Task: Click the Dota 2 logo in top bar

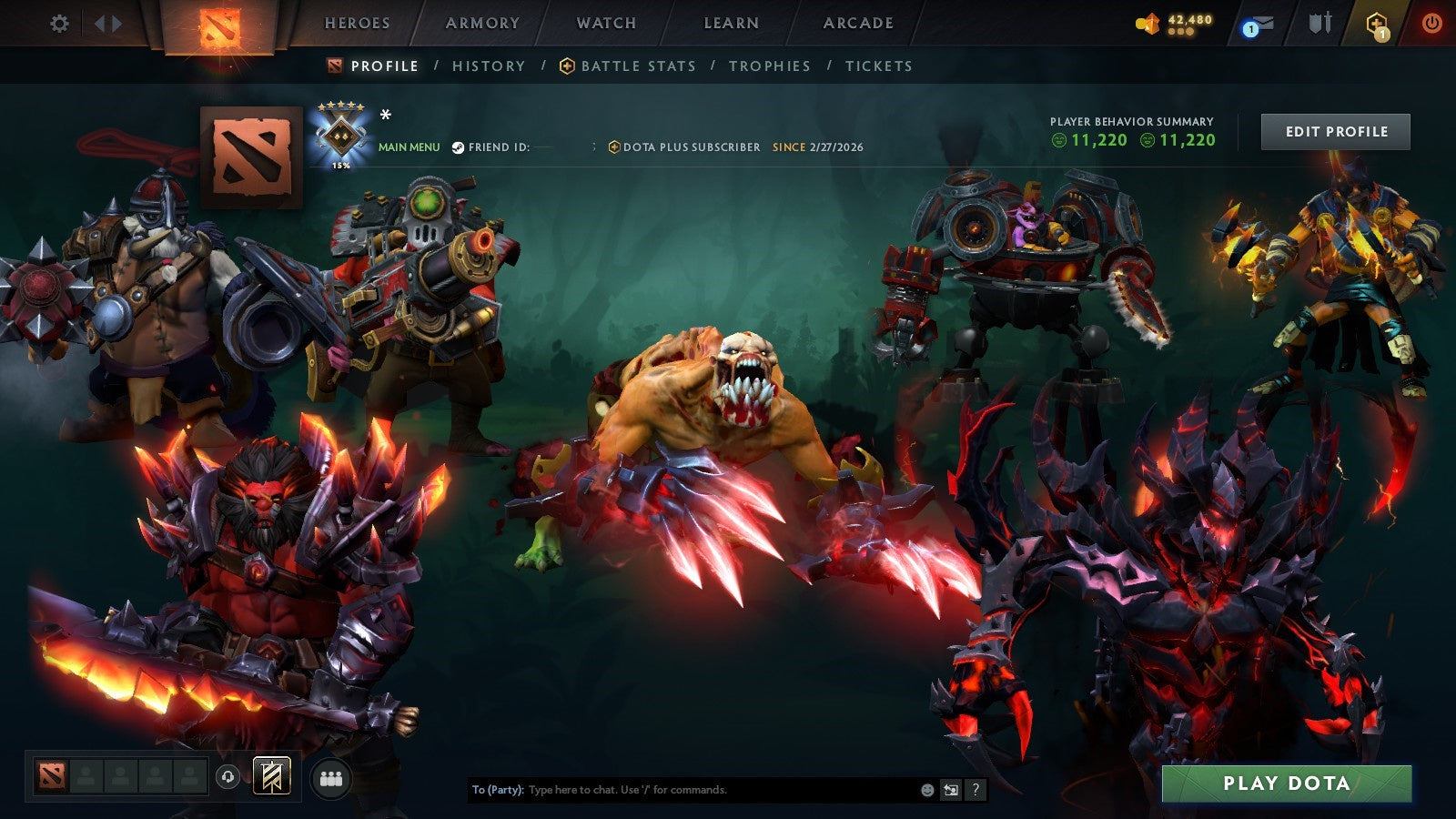Action: (x=218, y=25)
